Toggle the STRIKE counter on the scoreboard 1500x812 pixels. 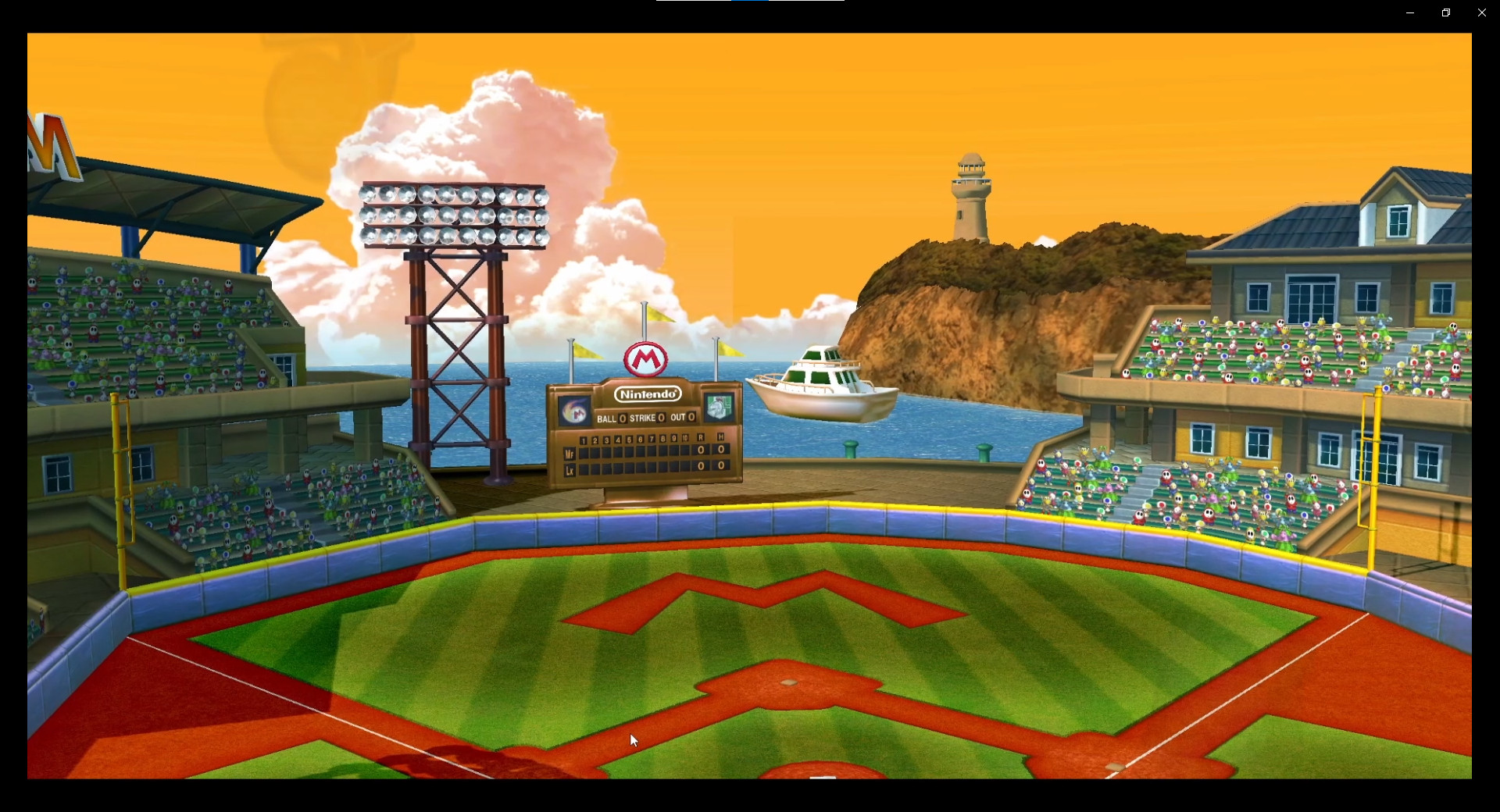click(x=660, y=418)
